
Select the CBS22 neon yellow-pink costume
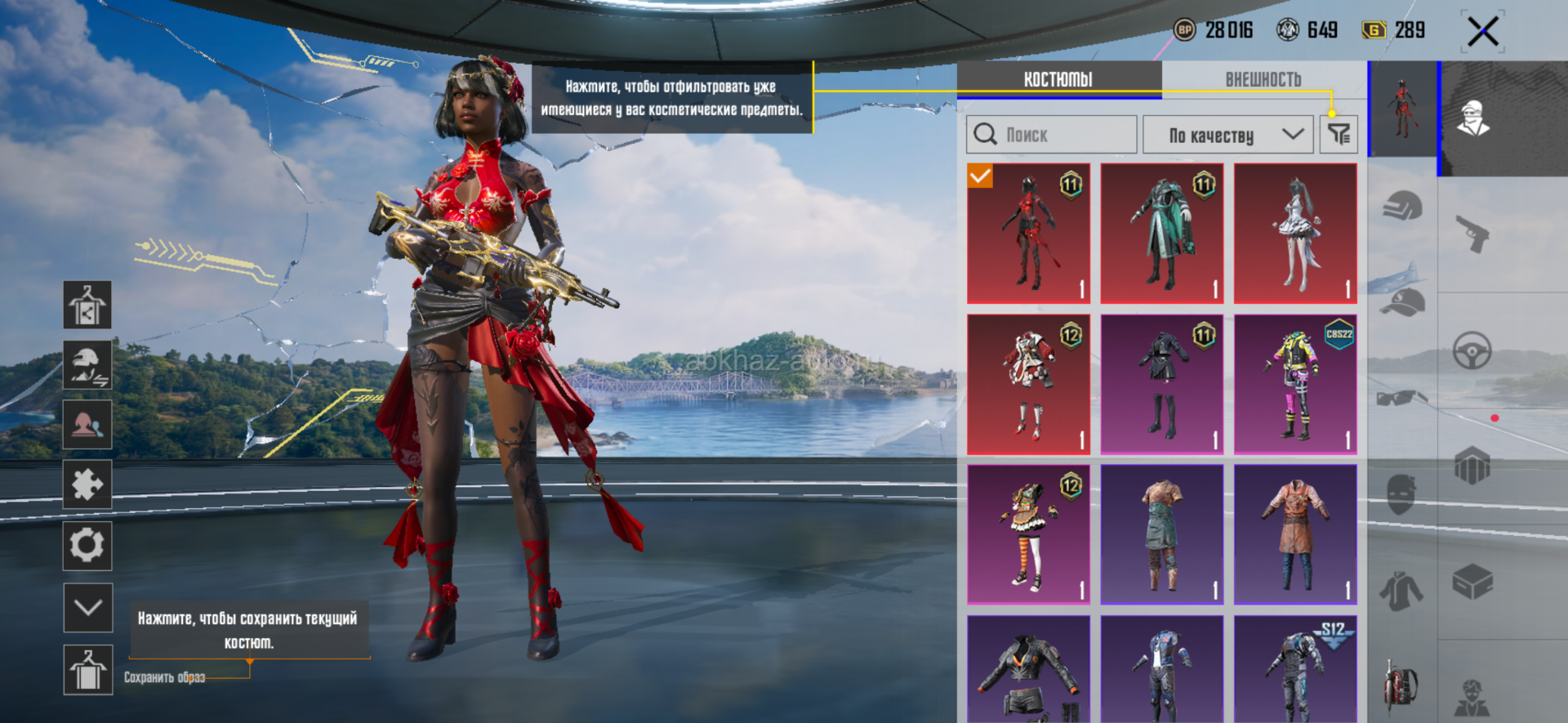tap(1295, 384)
